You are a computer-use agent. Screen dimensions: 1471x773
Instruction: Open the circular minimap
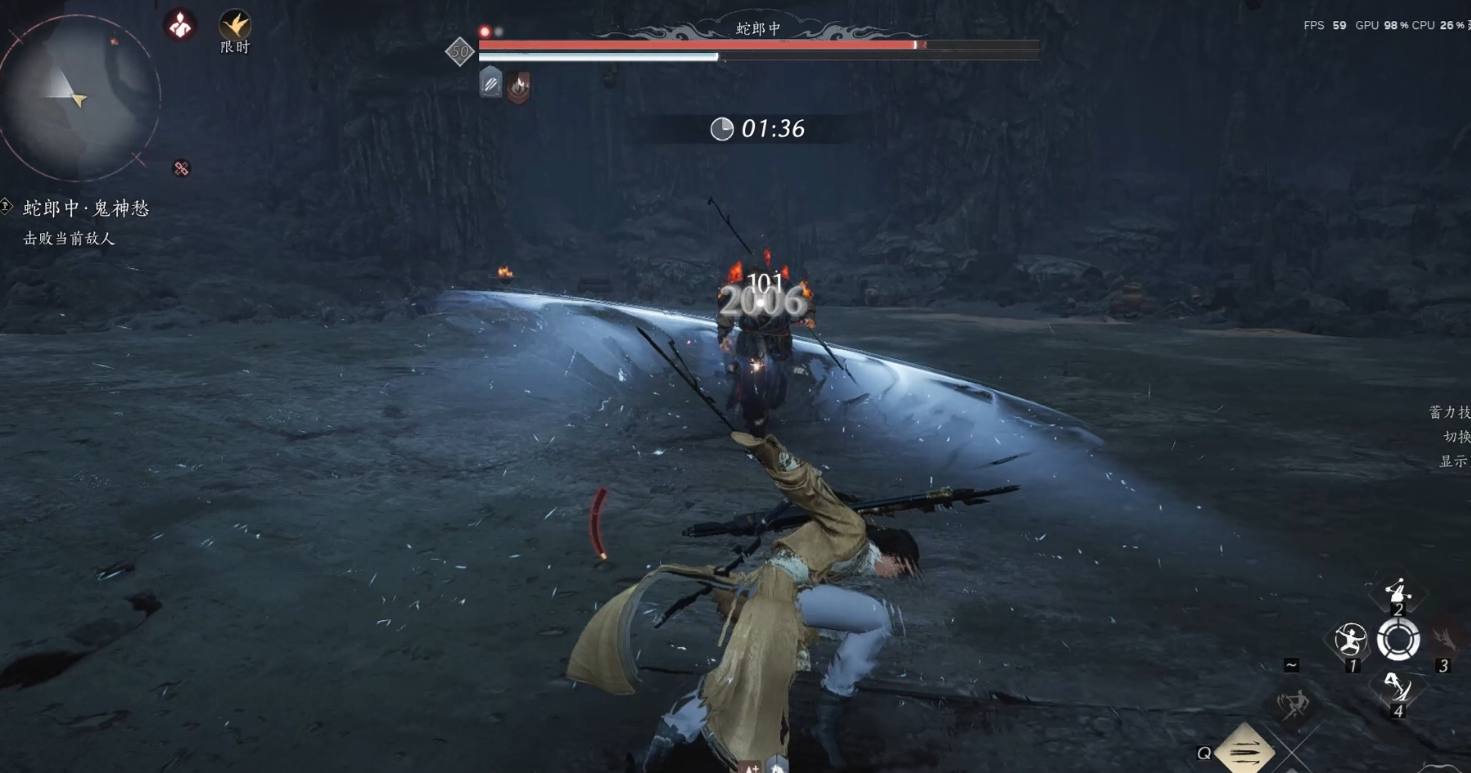pyautogui.click(x=78, y=97)
